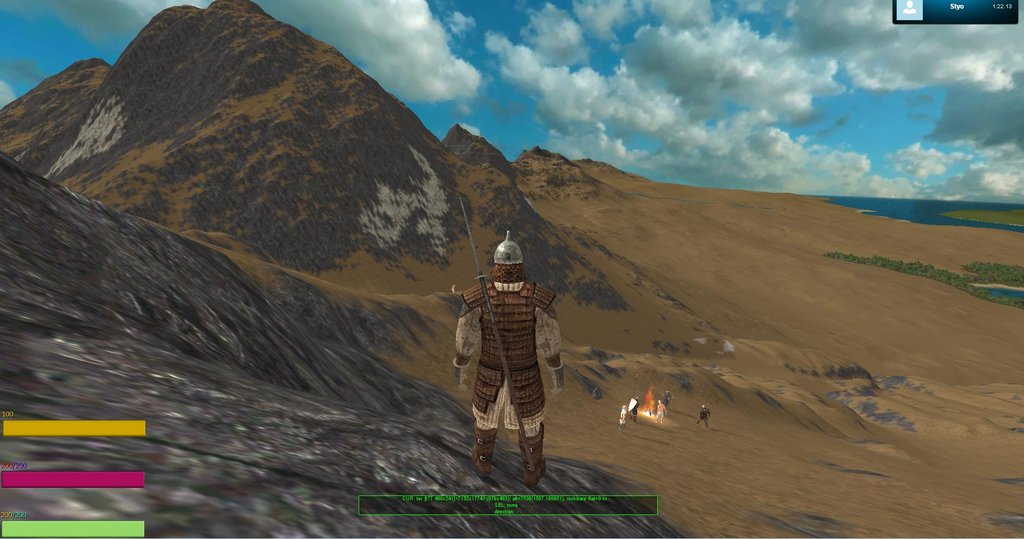Click the Slyo profile avatar in the overlay
Image resolution: width=1024 pixels, height=539 pixels.
click(909, 10)
